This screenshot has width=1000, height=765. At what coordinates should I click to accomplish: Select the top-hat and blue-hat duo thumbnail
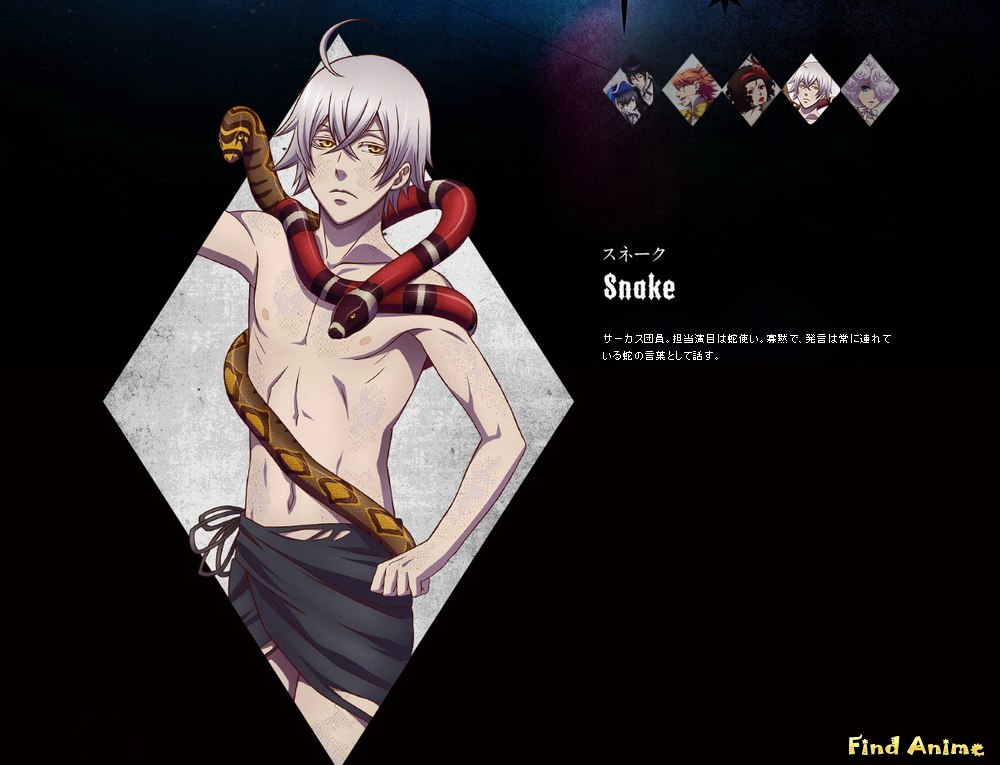pos(632,90)
